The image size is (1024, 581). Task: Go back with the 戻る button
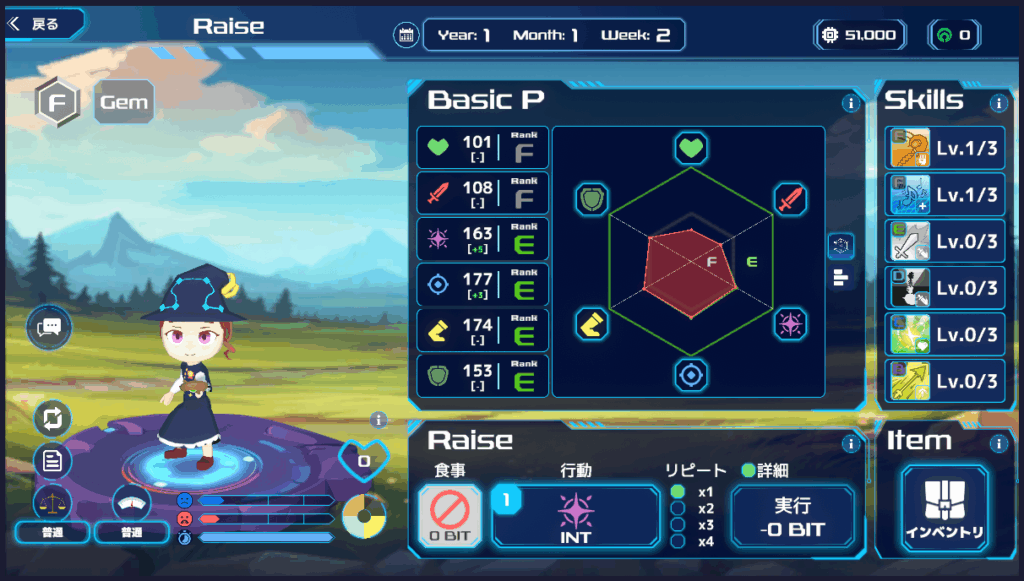pyautogui.click(x=40, y=24)
